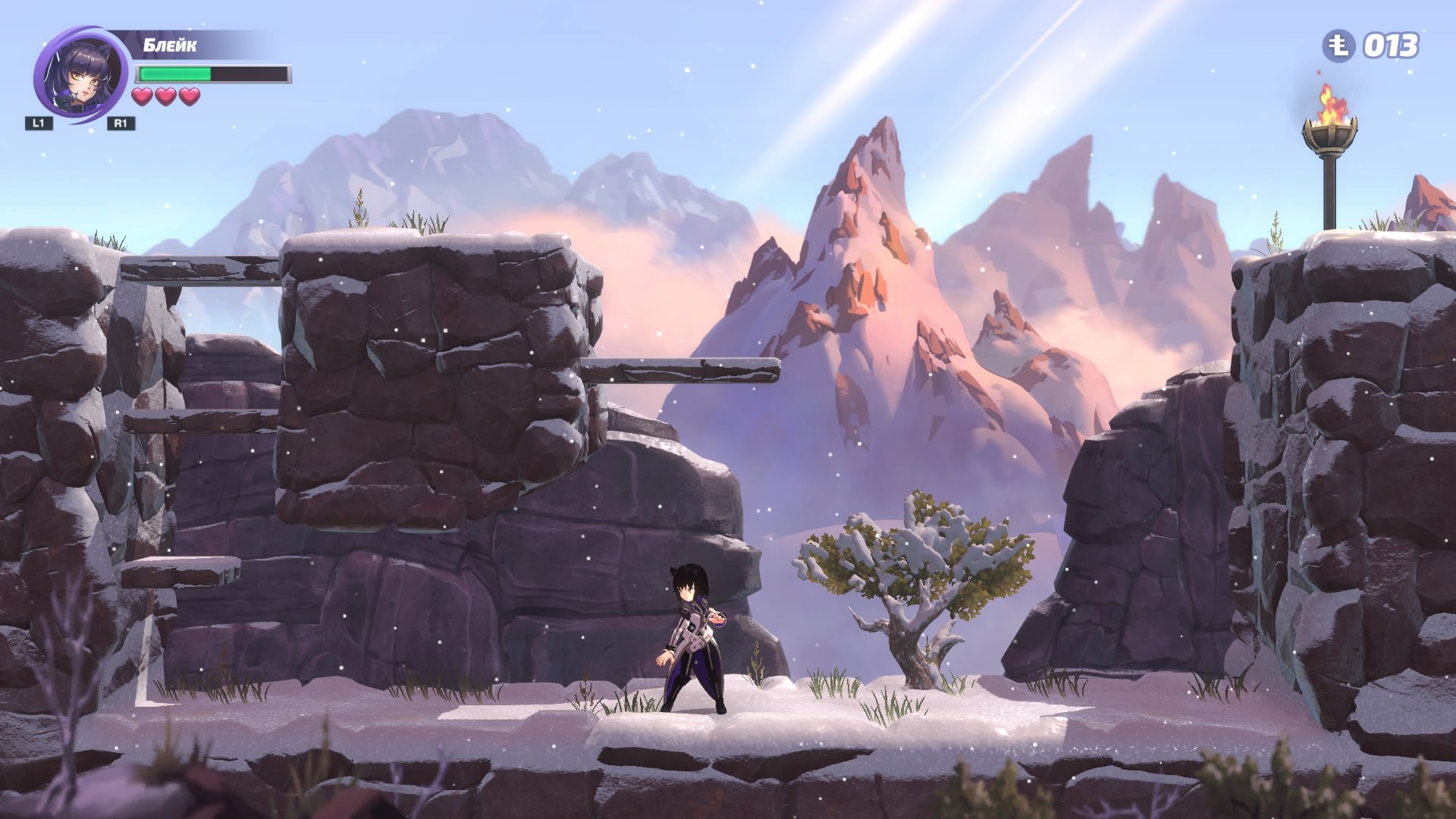
Task: Click Blake's character portrait
Action: point(79,76)
